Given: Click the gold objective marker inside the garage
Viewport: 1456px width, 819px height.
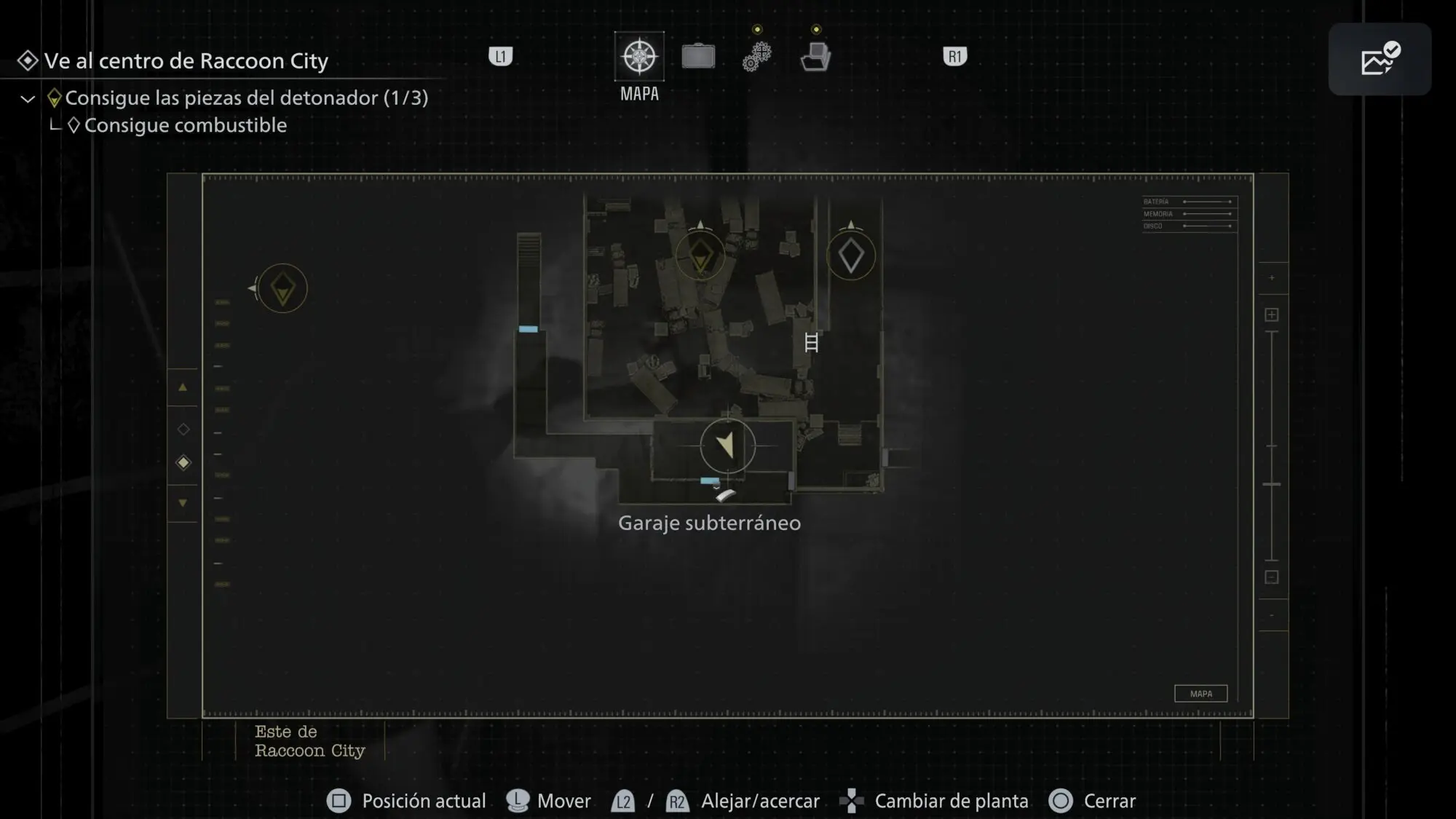Looking at the screenshot, I should pyautogui.click(x=700, y=256).
